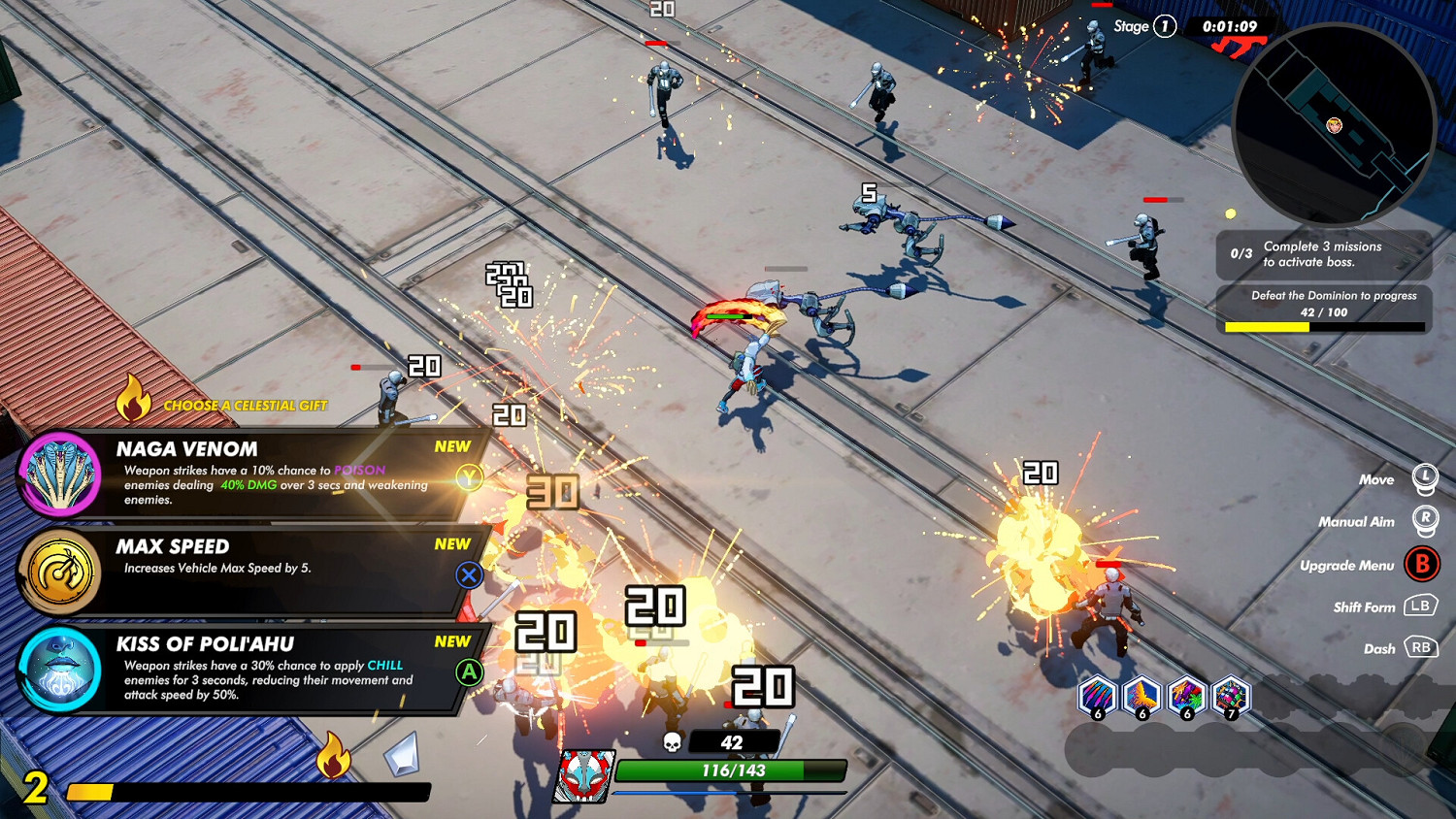Click the silver shard currency icon
The height and width of the screenshot is (819, 1456).
tap(399, 754)
